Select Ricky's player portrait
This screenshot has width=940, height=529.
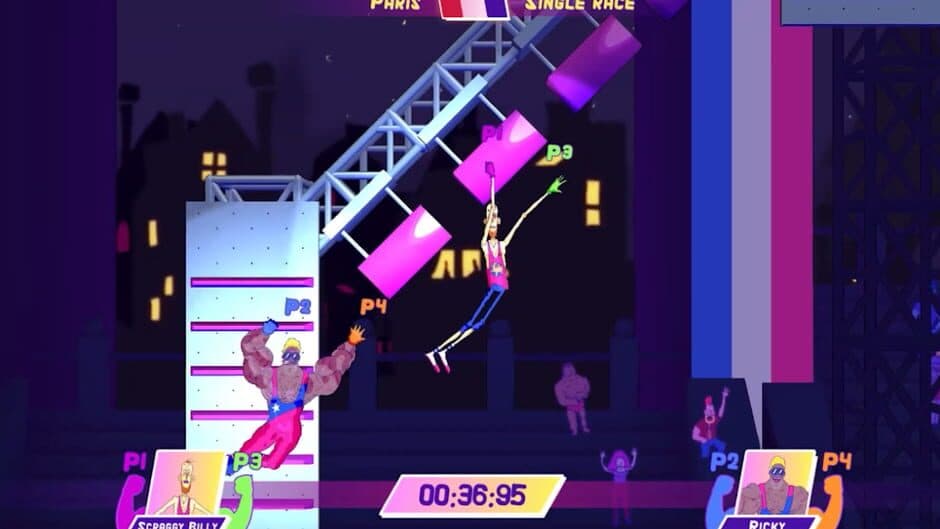[x=769, y=486]
